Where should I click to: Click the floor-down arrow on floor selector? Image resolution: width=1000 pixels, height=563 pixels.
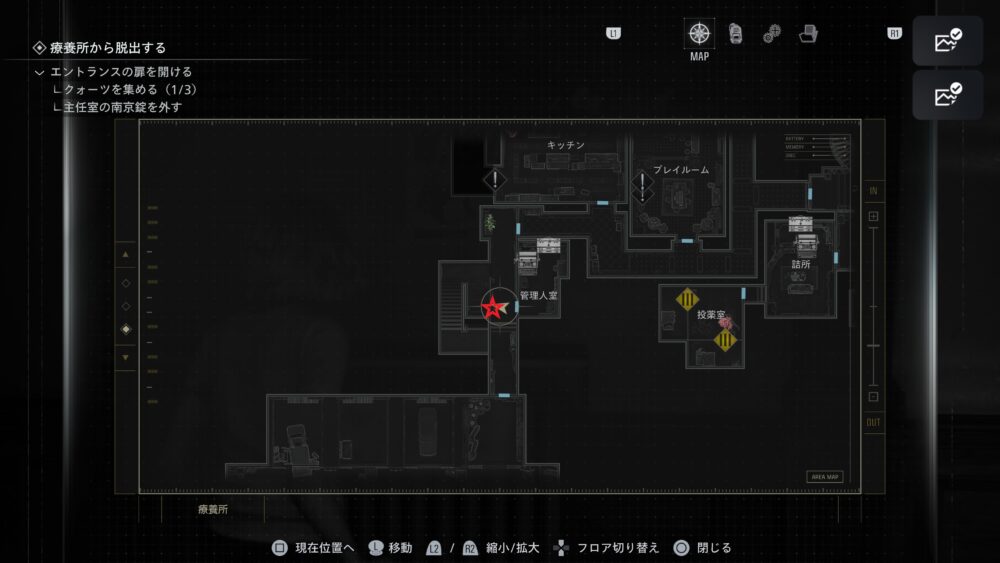click(125, 357)
